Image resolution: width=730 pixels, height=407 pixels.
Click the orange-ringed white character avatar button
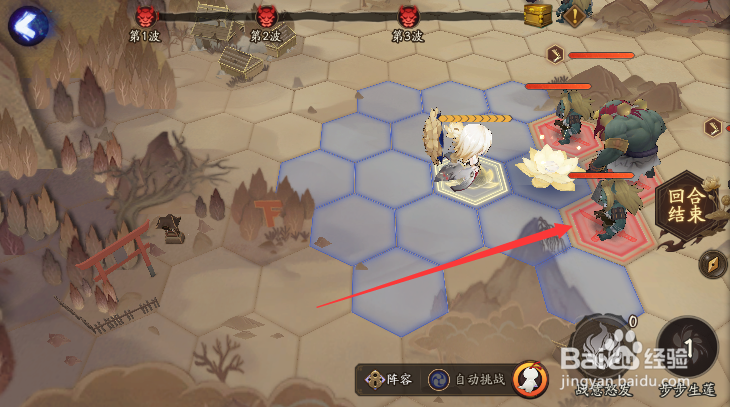(530, 379)
